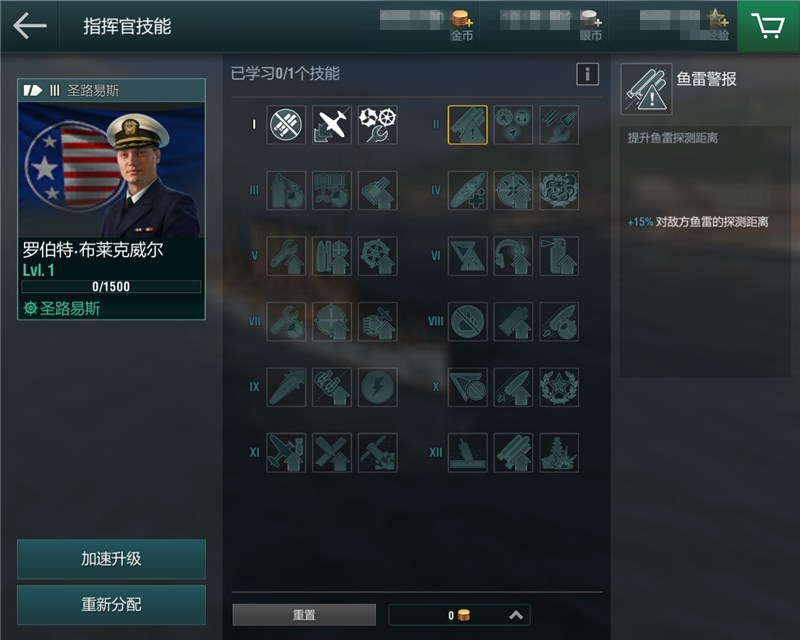This screenshot has width=800, height=640.
Task: Click the 加速升级 button
Action: tap(111, 559)
